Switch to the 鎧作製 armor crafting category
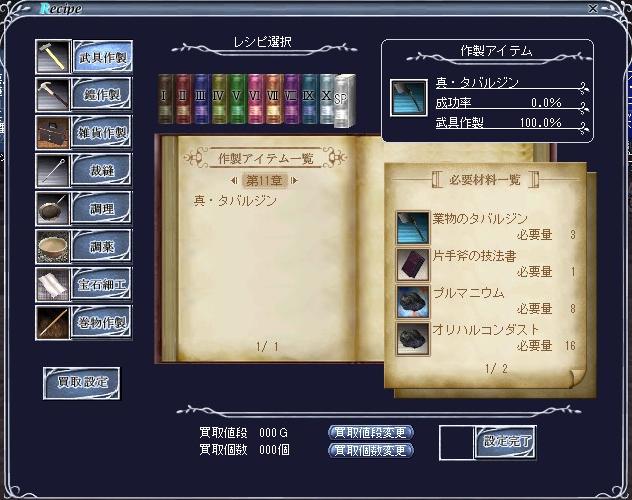This screenshot has width=632, height=500. coord(100,96)
